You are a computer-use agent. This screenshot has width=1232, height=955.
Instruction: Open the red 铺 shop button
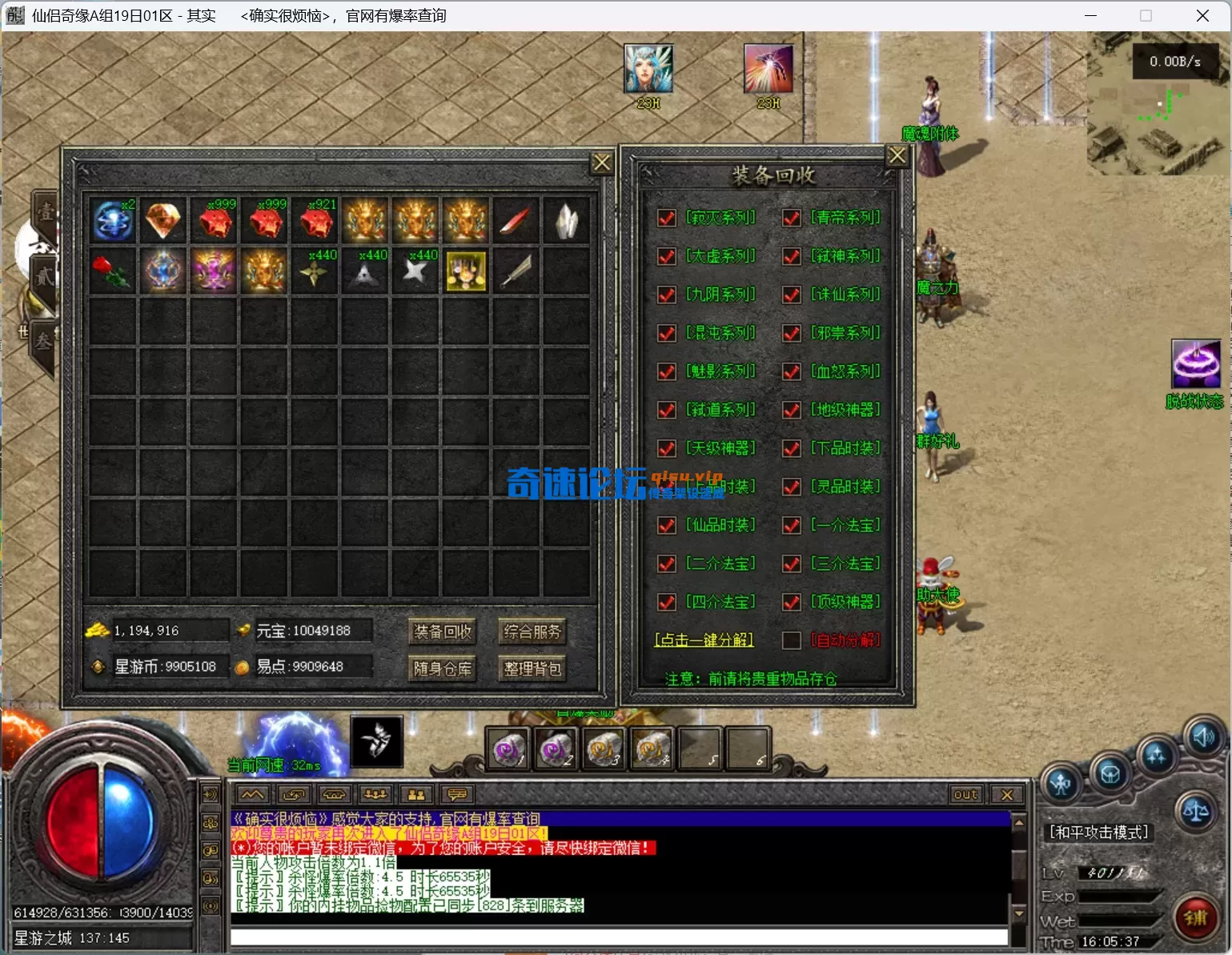[1195, 917]
